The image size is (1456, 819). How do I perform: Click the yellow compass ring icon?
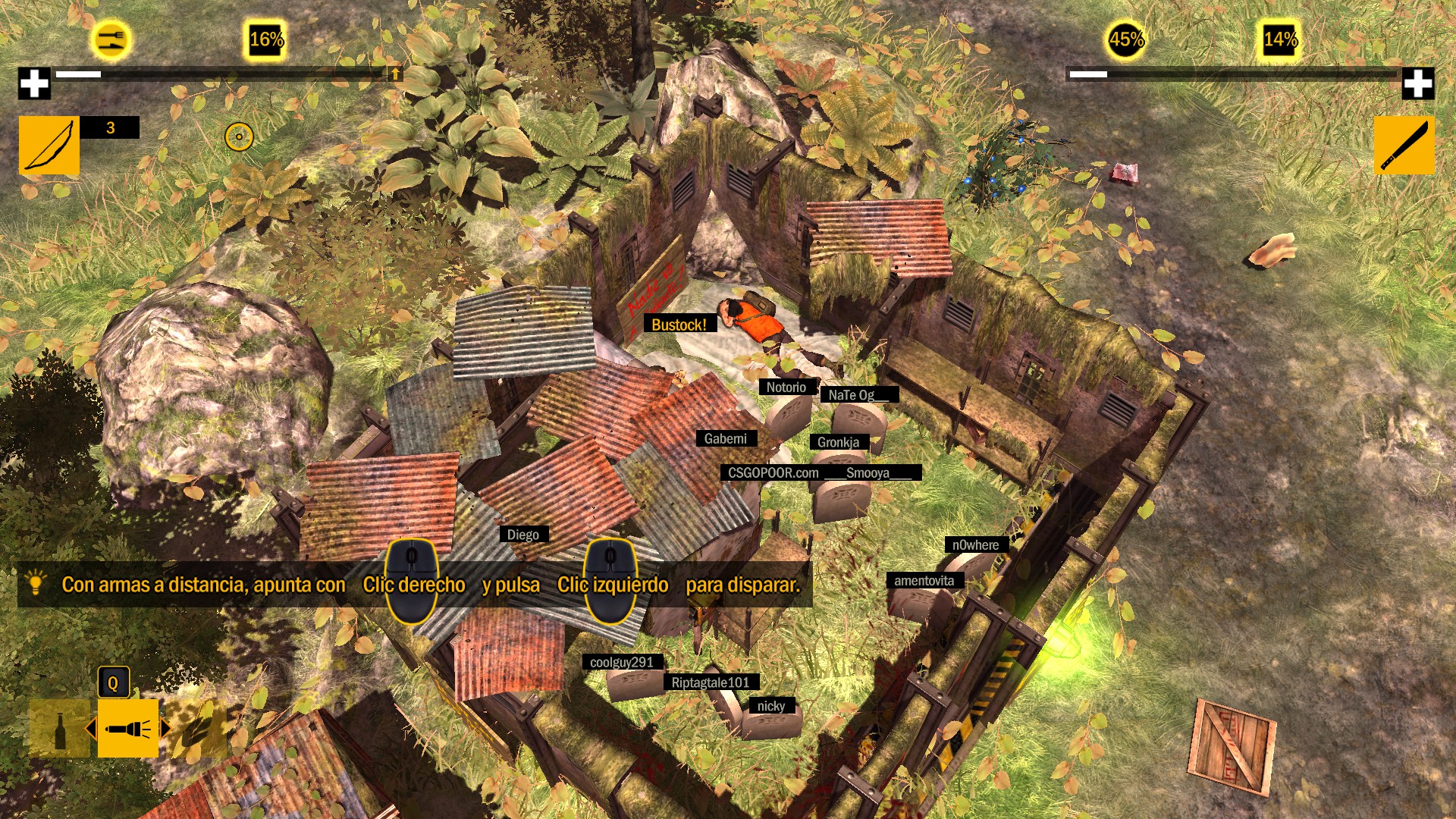point(238,136)
